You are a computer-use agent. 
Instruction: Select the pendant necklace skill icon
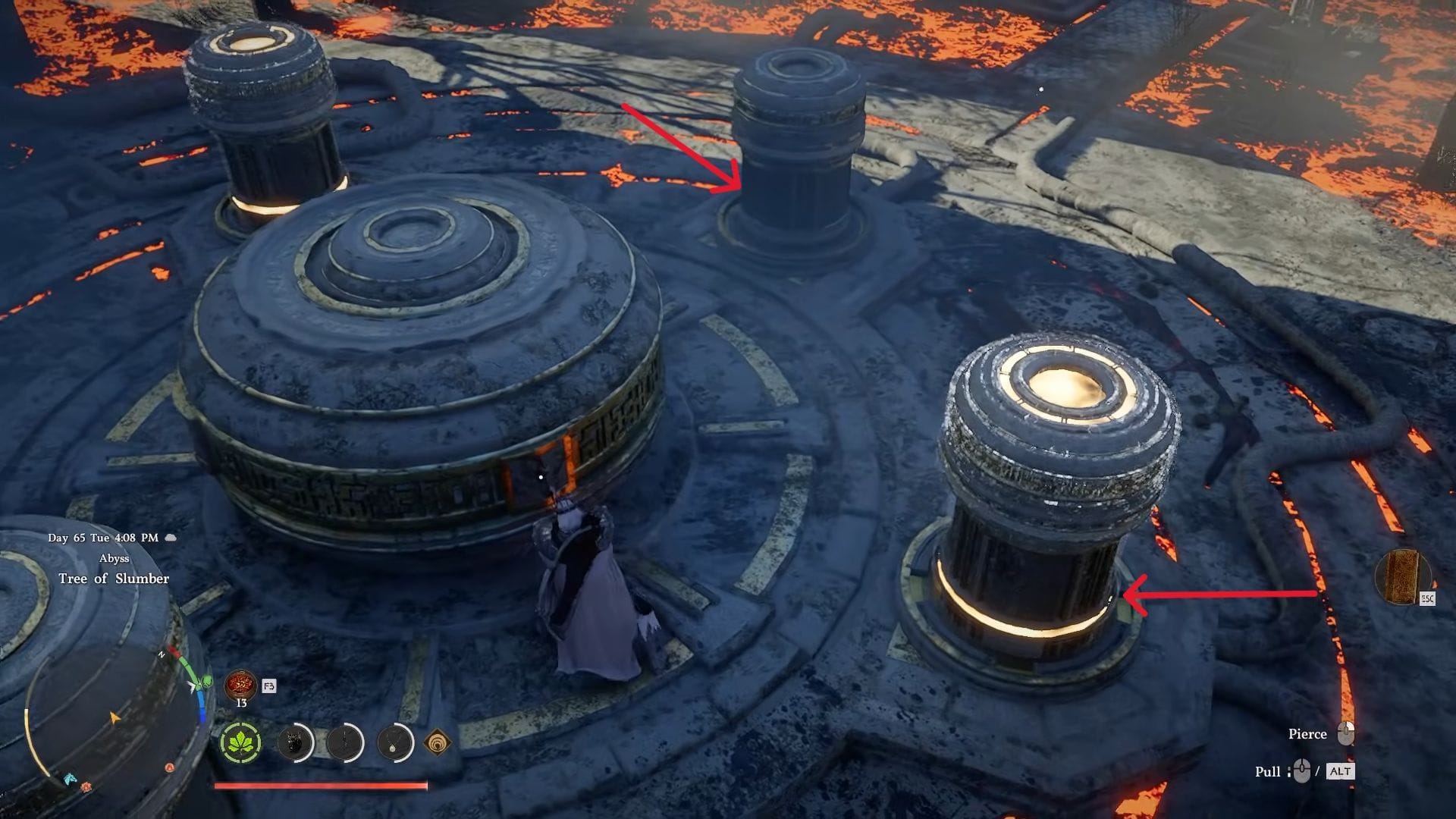(x=394, y=742)
